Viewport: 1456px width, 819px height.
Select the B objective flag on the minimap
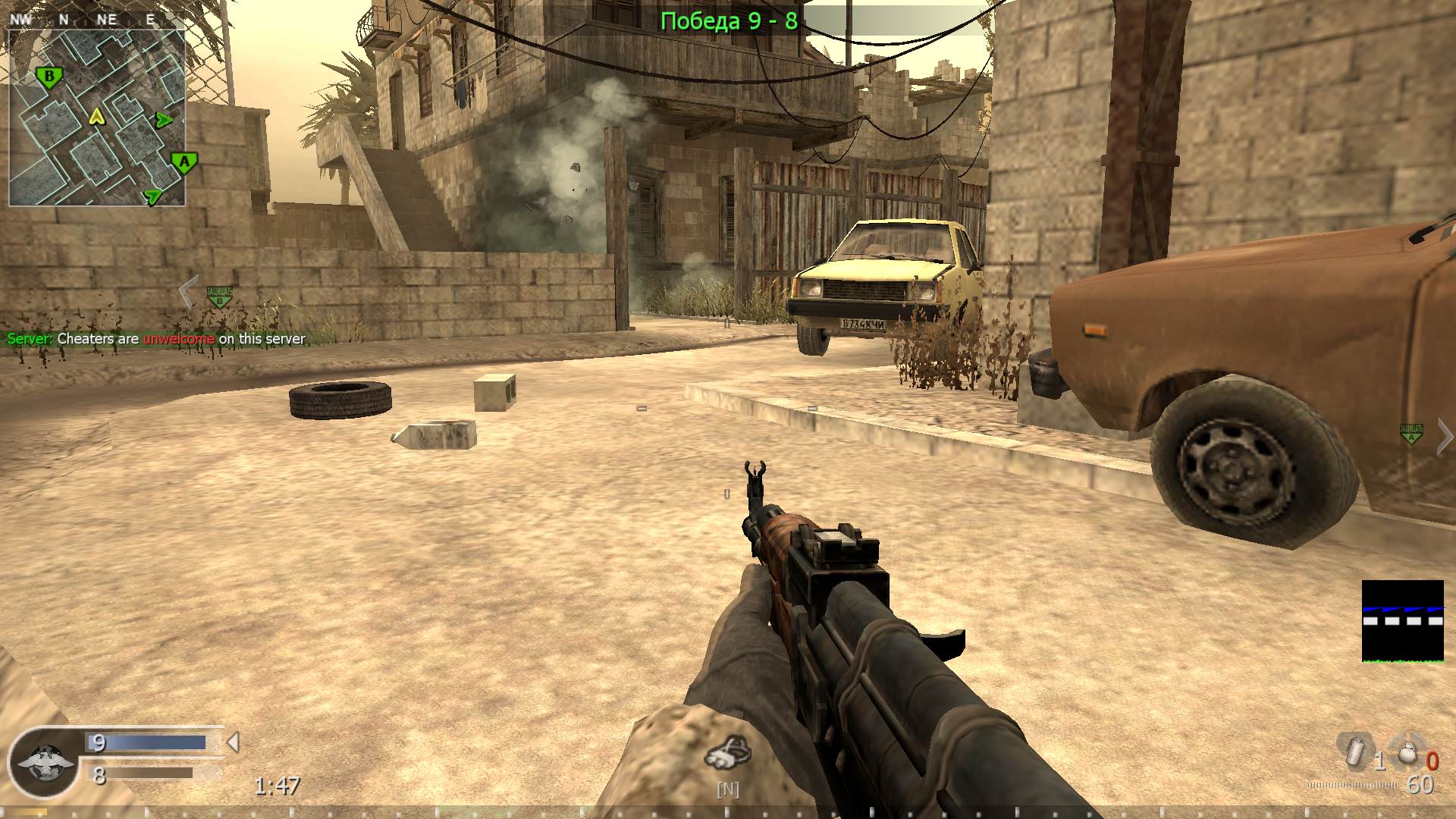tap(49, 76)
